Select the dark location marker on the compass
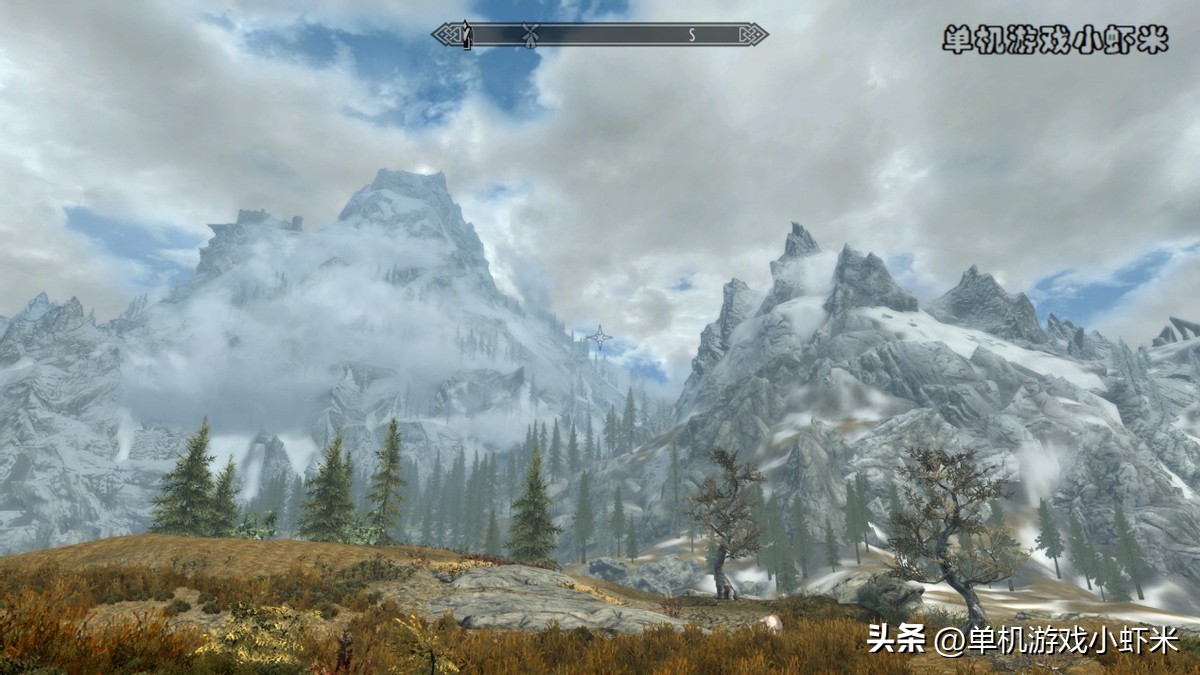The width and height of the screenshot is (1200, 675). tap(464, 34)
